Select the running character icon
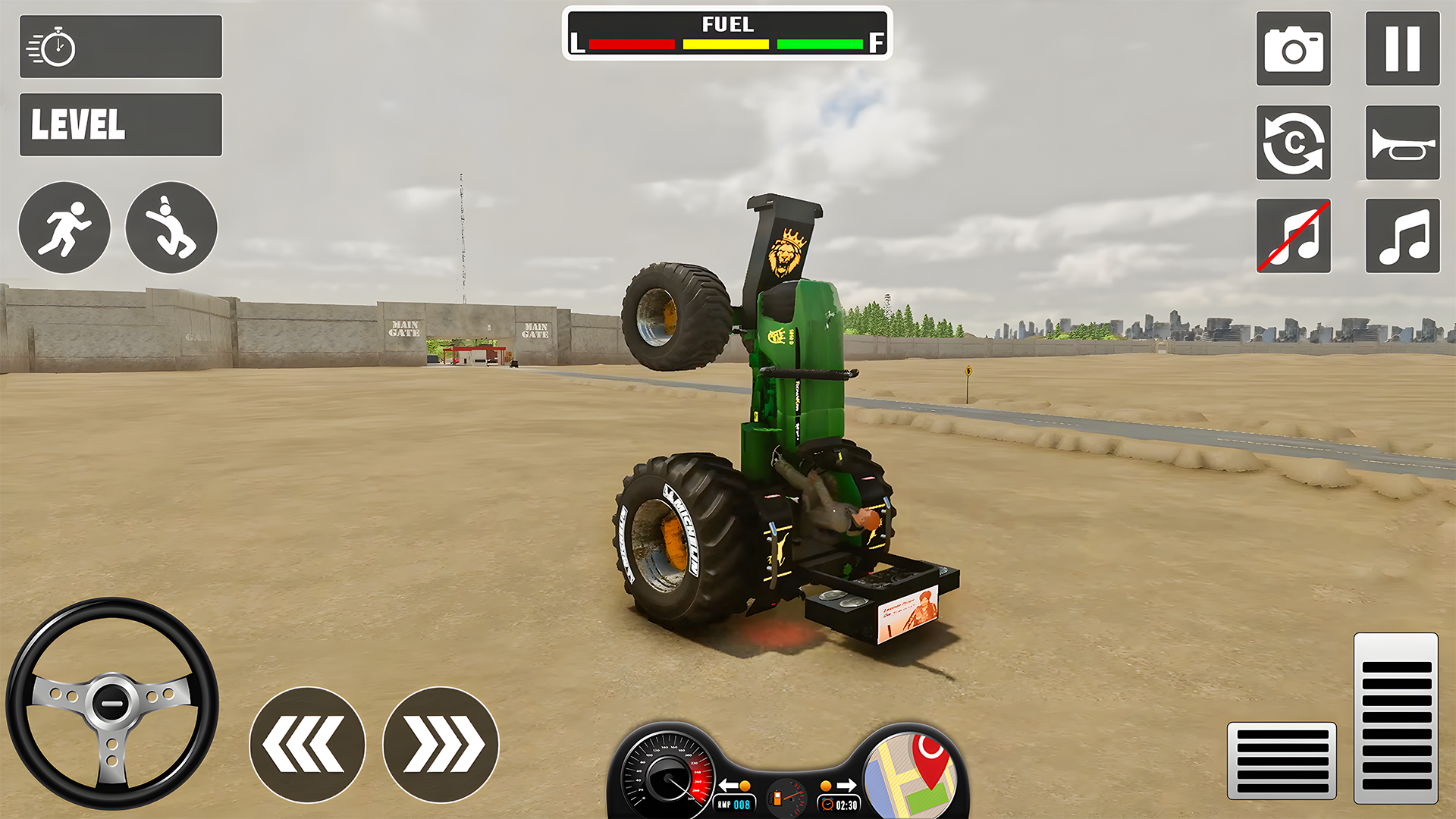Screen dimensions: 1456x819 pos(64,227)
